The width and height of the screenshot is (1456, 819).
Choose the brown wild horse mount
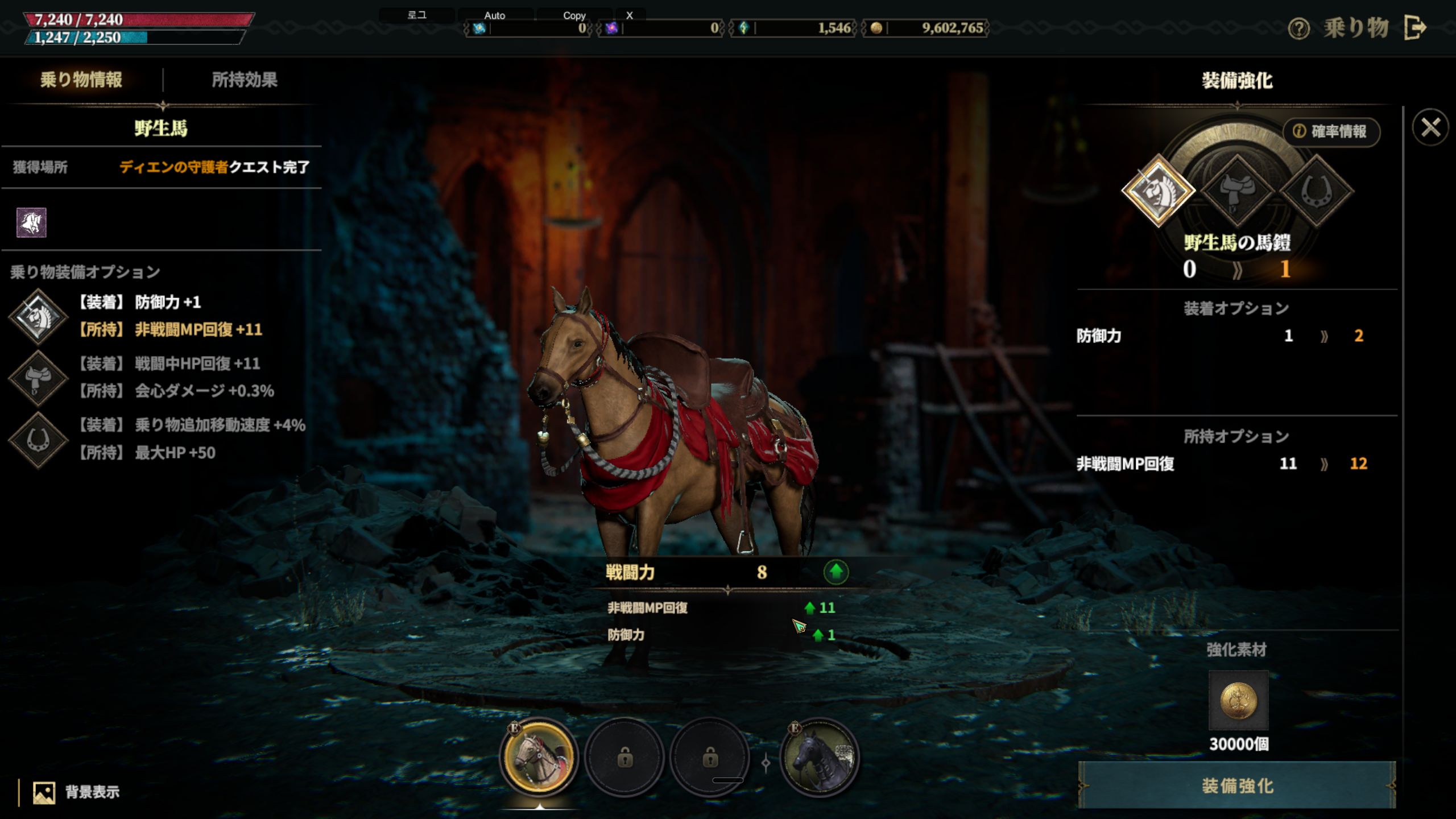click(539, 758)
